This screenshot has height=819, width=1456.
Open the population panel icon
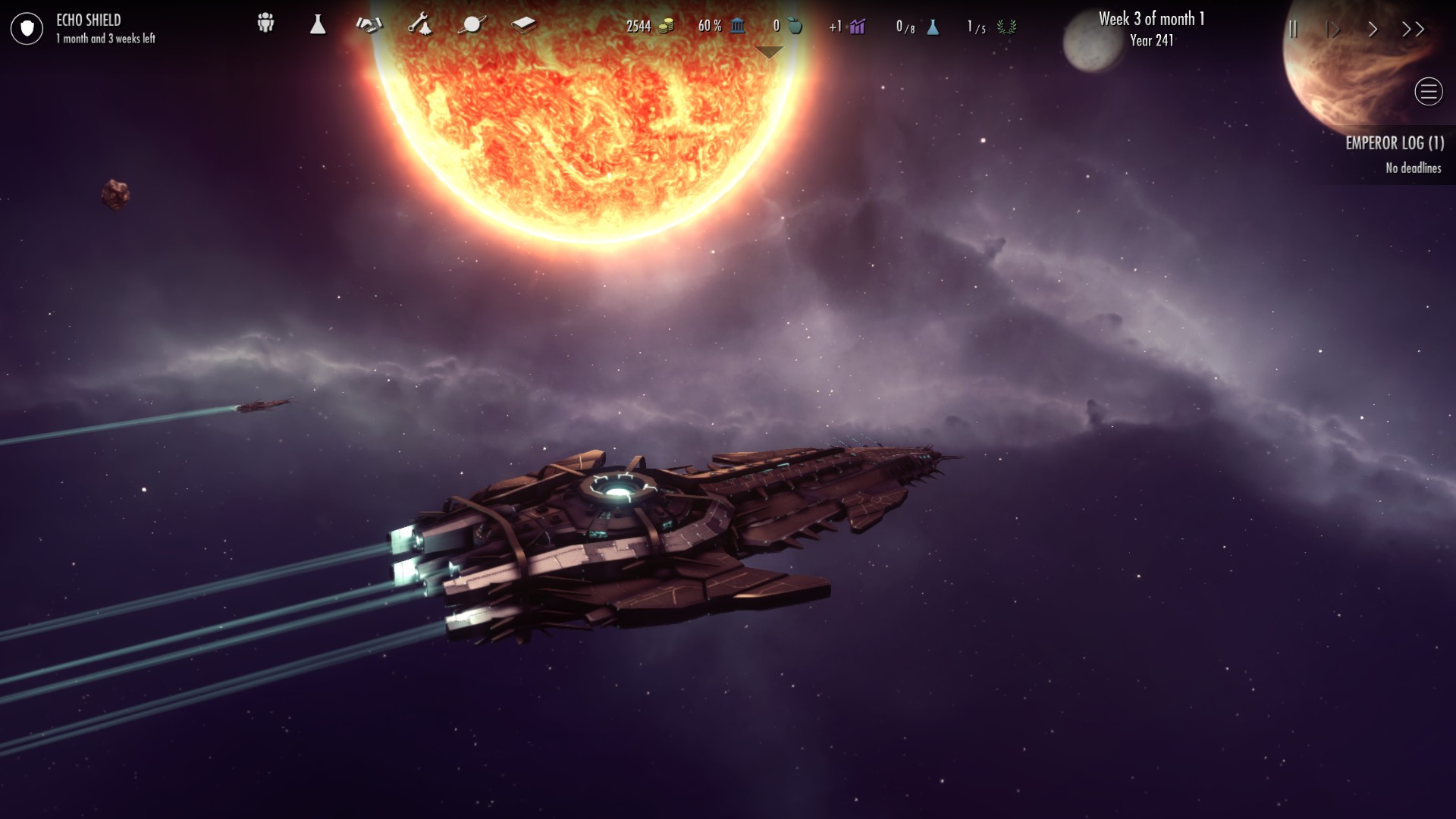point(265,24)
